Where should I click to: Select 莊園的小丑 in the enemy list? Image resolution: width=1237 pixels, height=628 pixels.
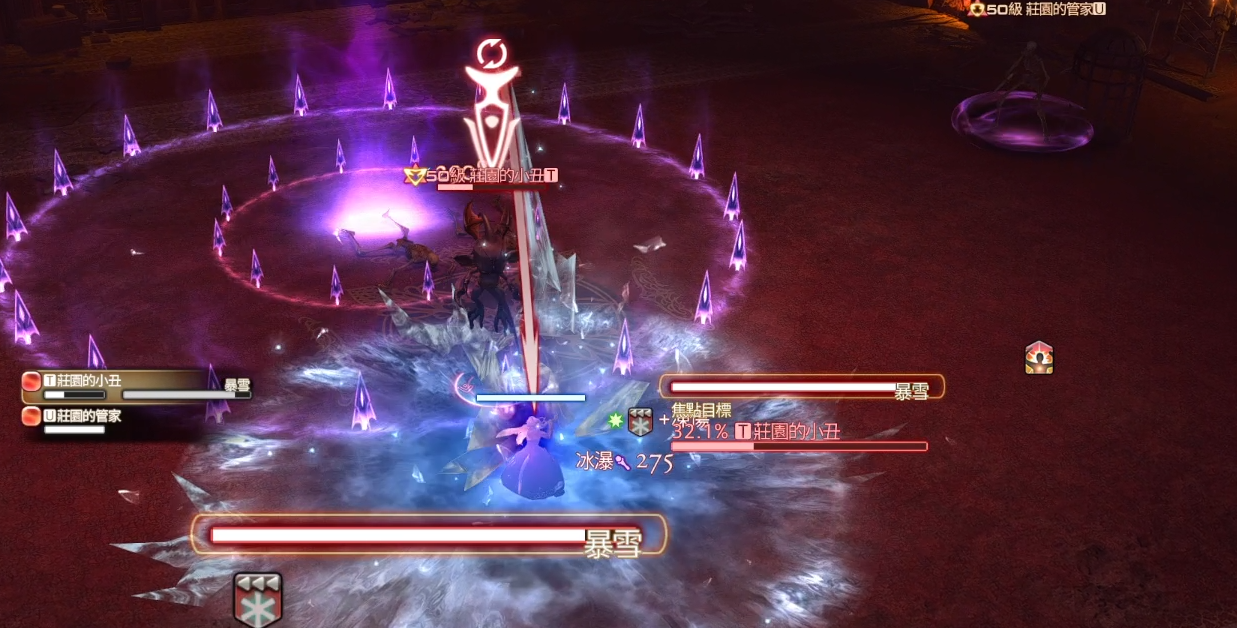(x=96, y=380)
